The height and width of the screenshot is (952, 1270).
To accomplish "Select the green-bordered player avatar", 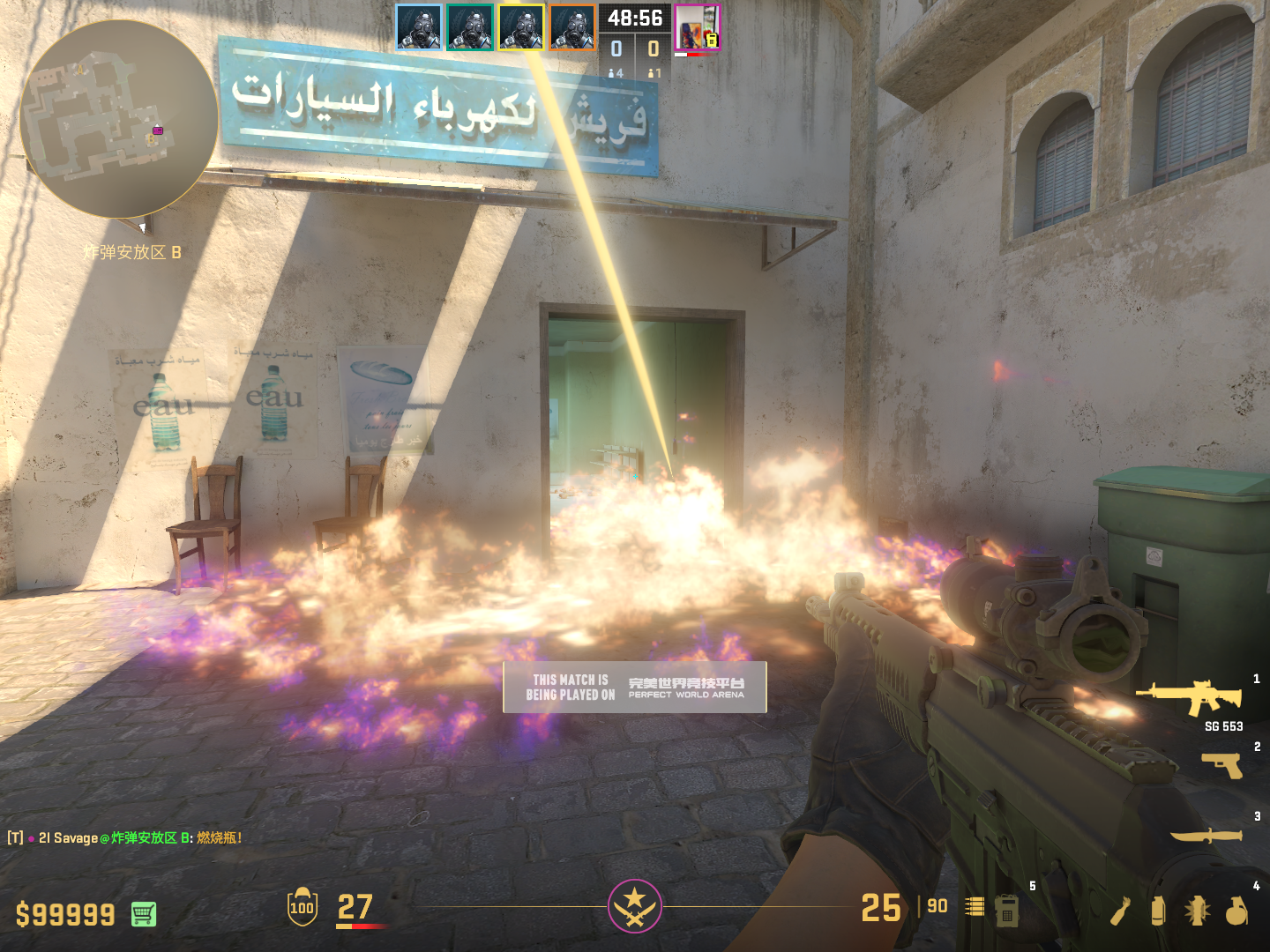I will (x=469, y=27).
